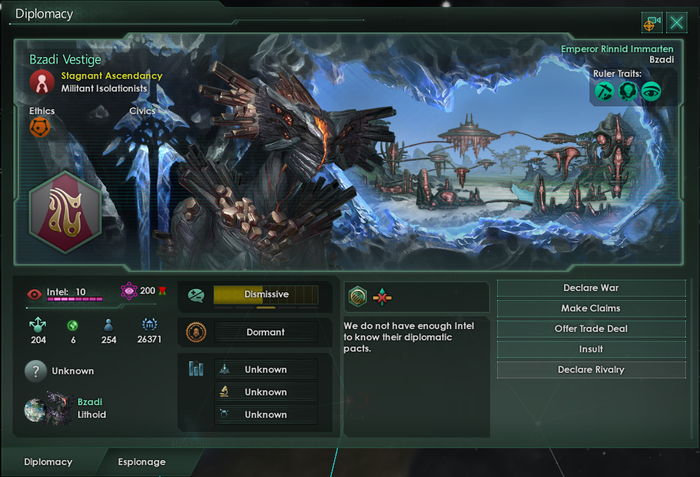The image size is (700, 477).
Task: Choose Declare Rivalry
Action: (x=590, y=370)
